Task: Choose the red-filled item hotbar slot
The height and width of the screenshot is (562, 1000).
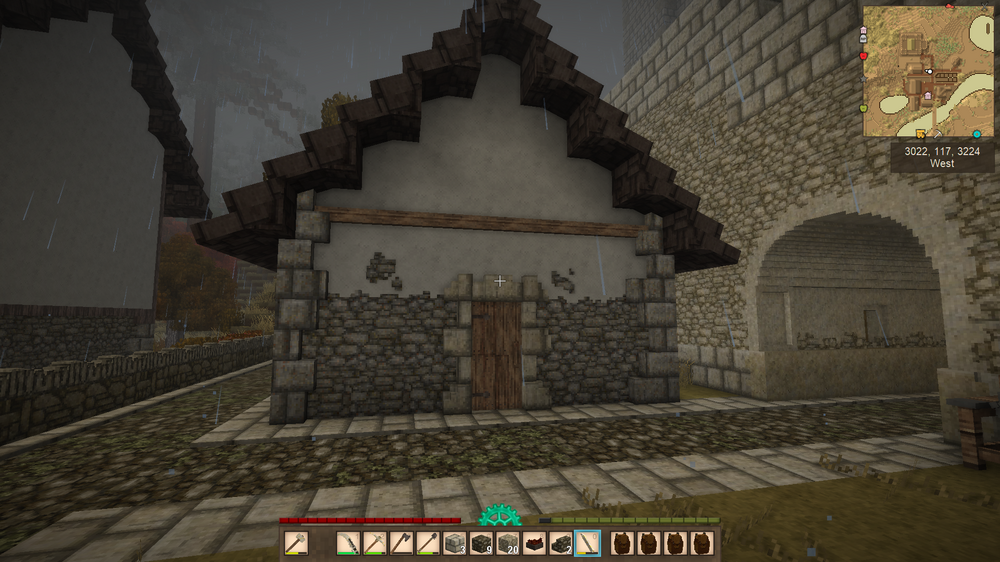Action: pos(534,543)
